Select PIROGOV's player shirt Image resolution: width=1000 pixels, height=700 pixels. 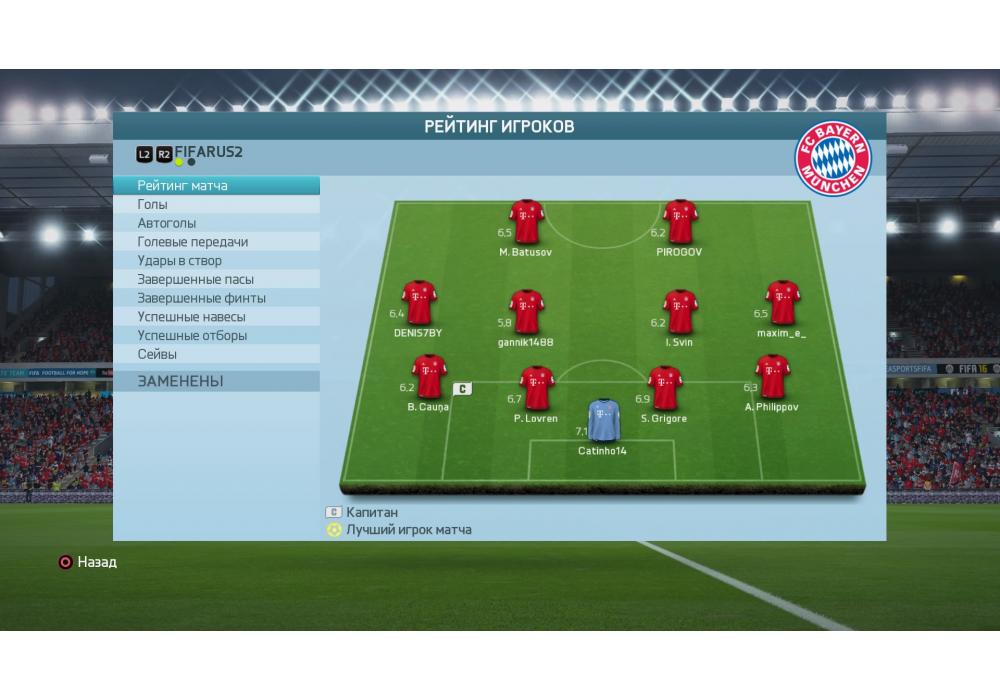[x=679, y=222]
